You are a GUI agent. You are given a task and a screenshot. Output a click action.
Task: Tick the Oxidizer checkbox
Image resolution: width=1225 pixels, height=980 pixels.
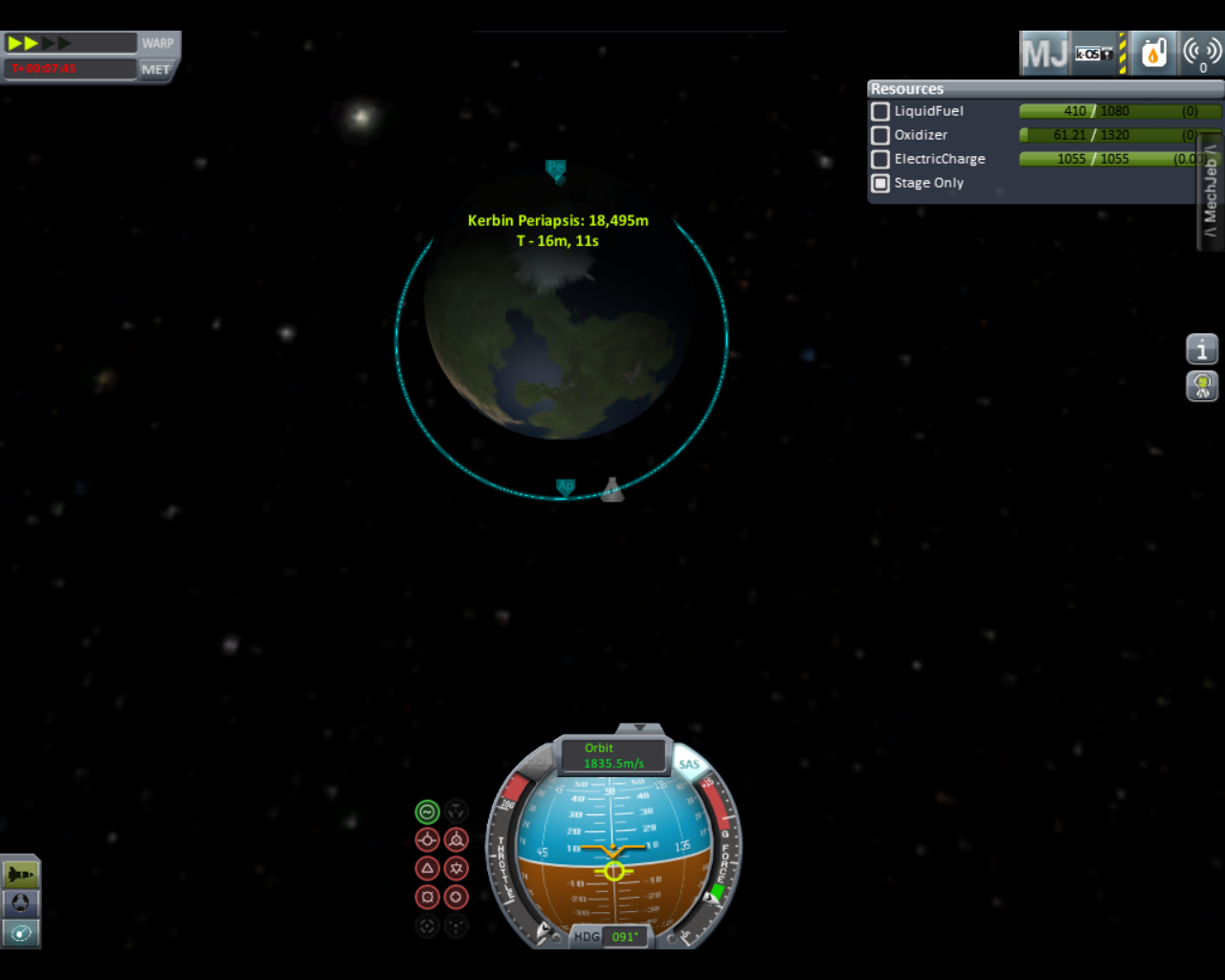coord(880,135)
